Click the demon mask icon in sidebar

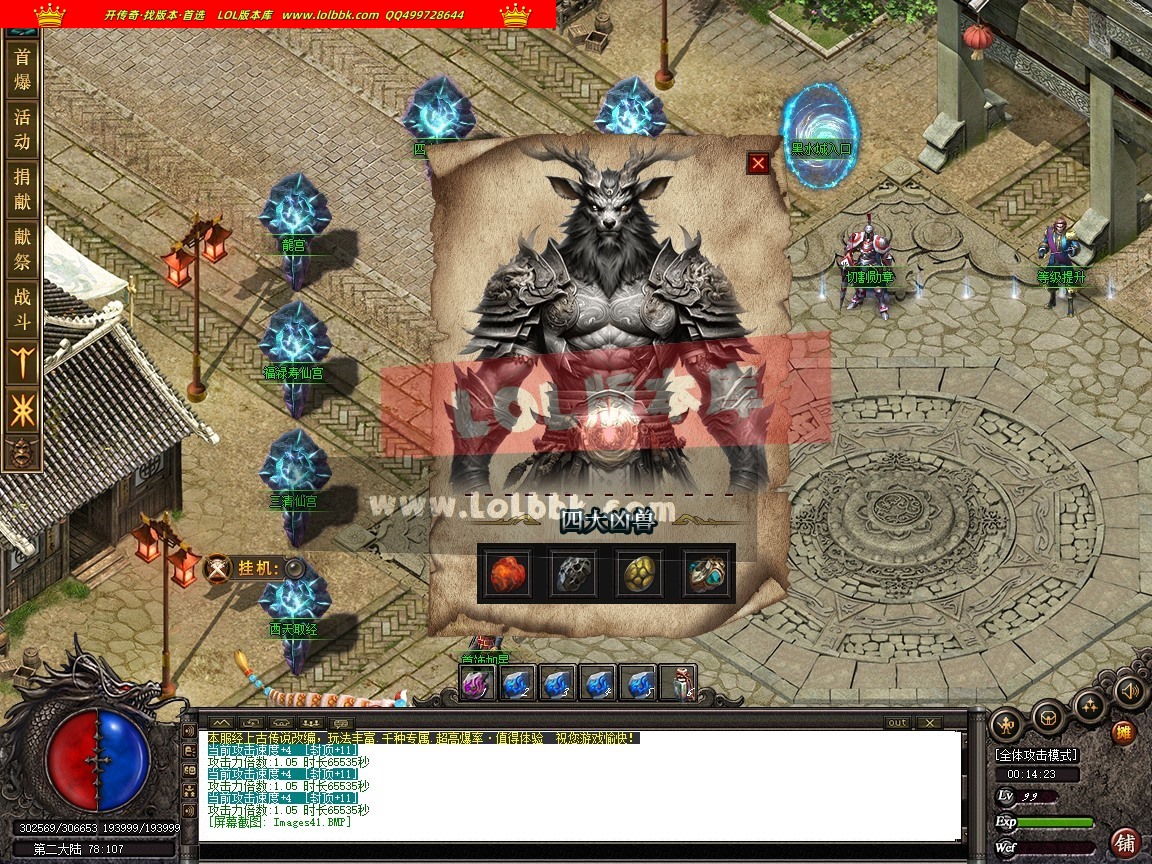(22, 452)
